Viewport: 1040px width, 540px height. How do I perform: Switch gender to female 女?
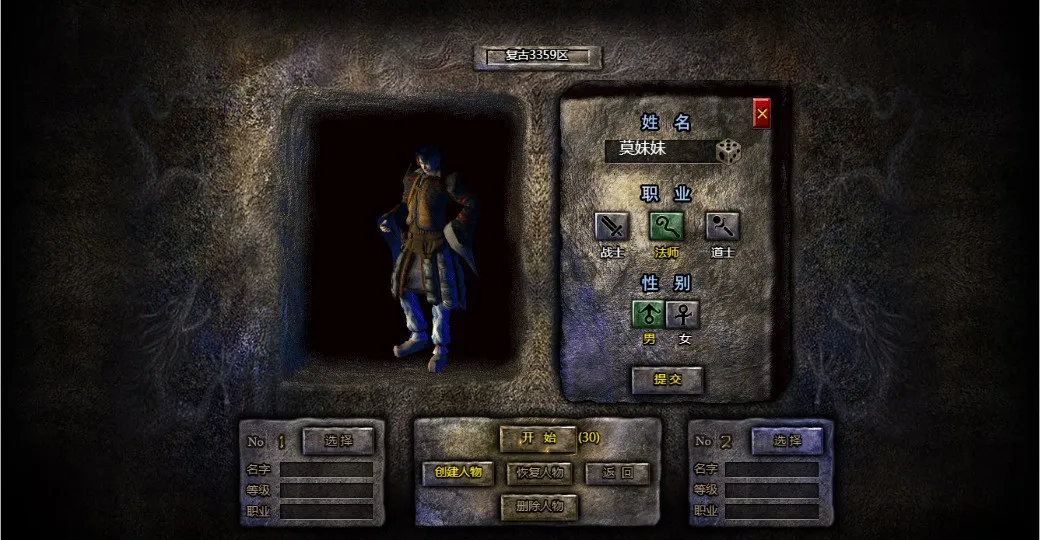[x=683, y=315]
